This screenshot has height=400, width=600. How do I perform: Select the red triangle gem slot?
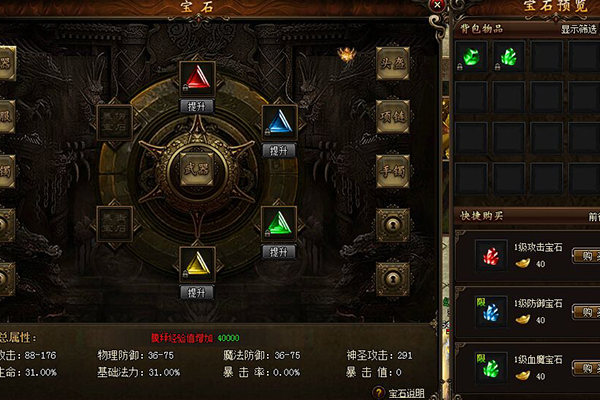pos(196,76)
